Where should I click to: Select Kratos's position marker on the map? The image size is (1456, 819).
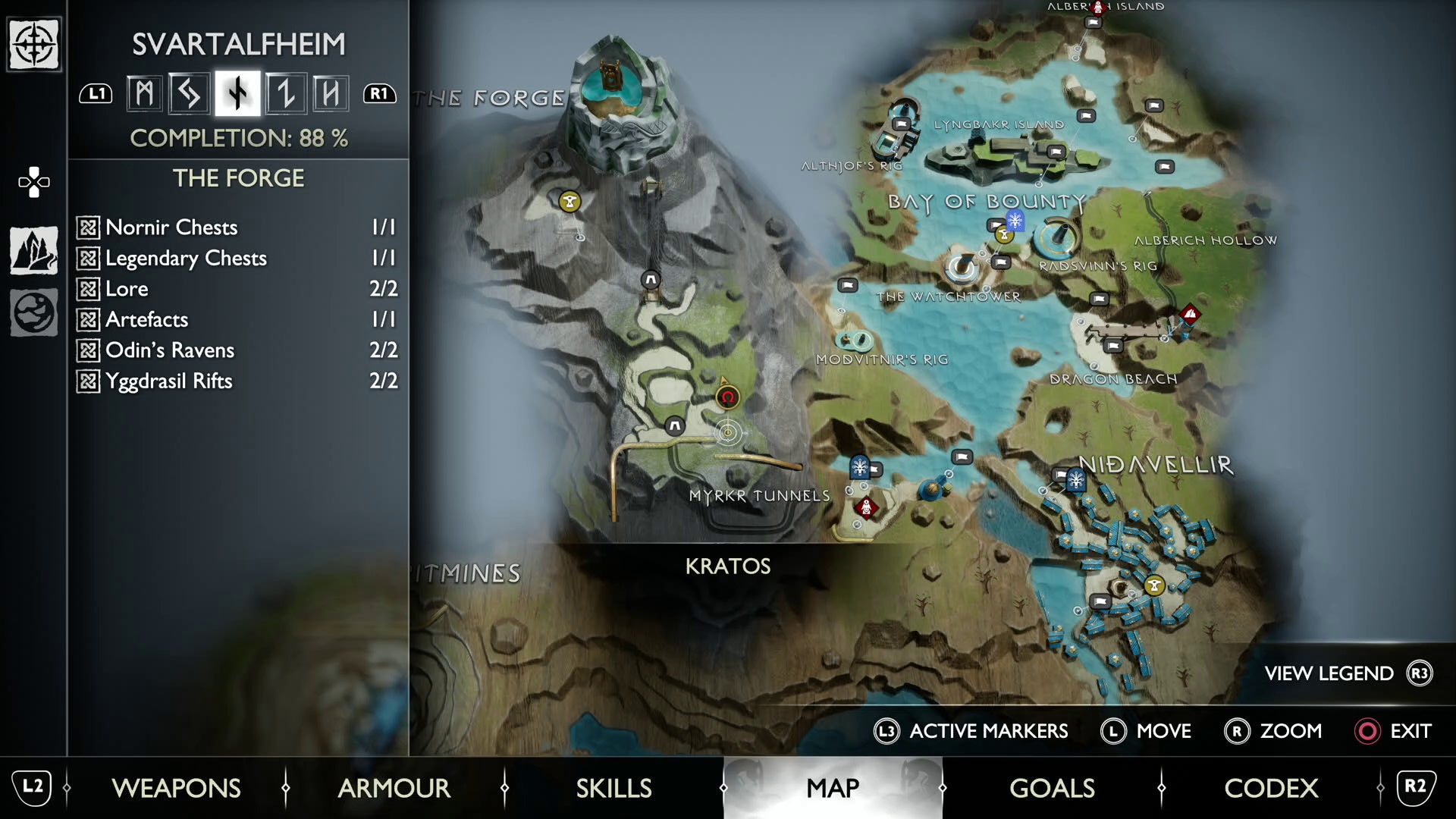tap(727, 397)
